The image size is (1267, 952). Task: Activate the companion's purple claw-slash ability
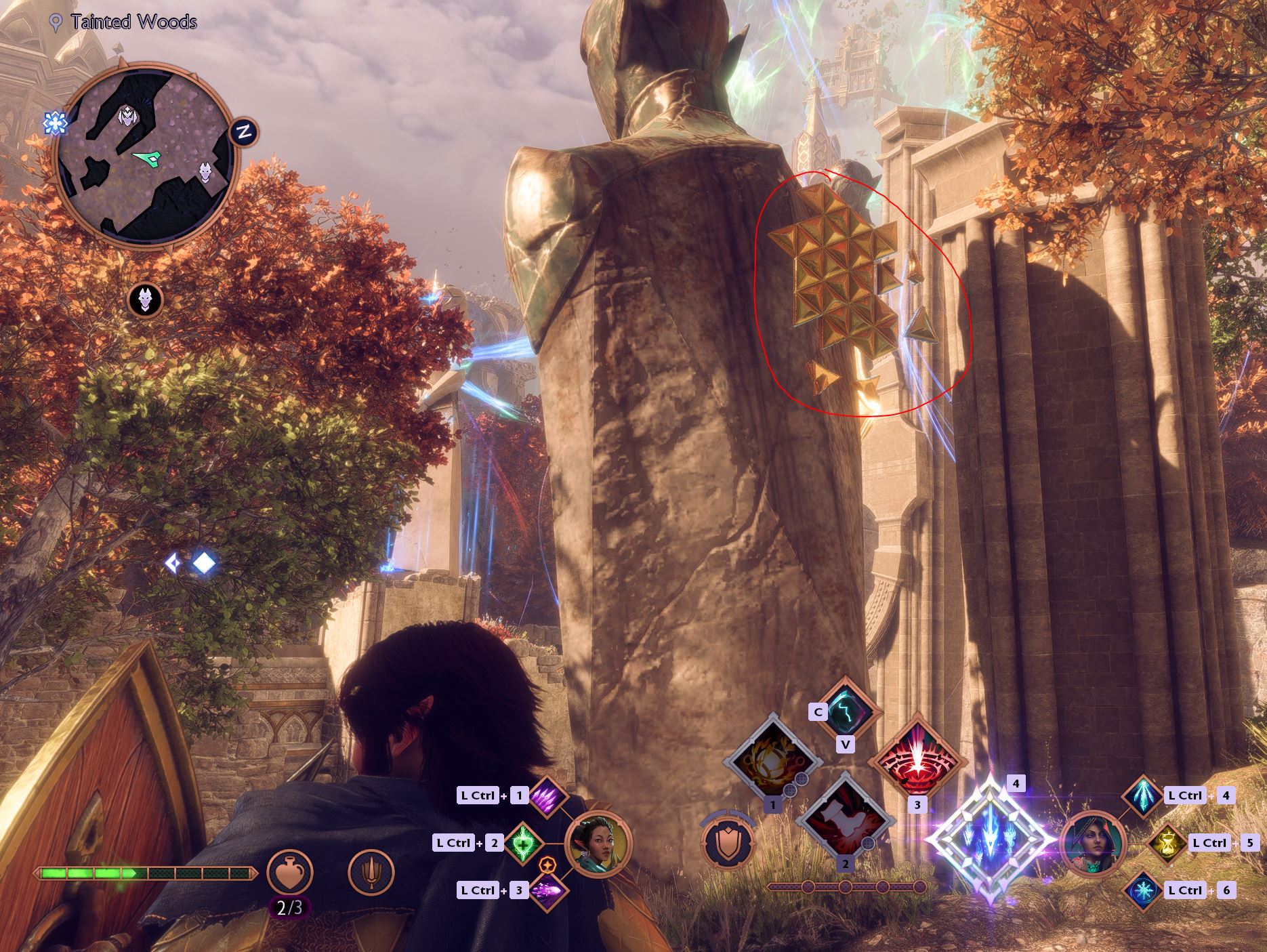[546, 795]
